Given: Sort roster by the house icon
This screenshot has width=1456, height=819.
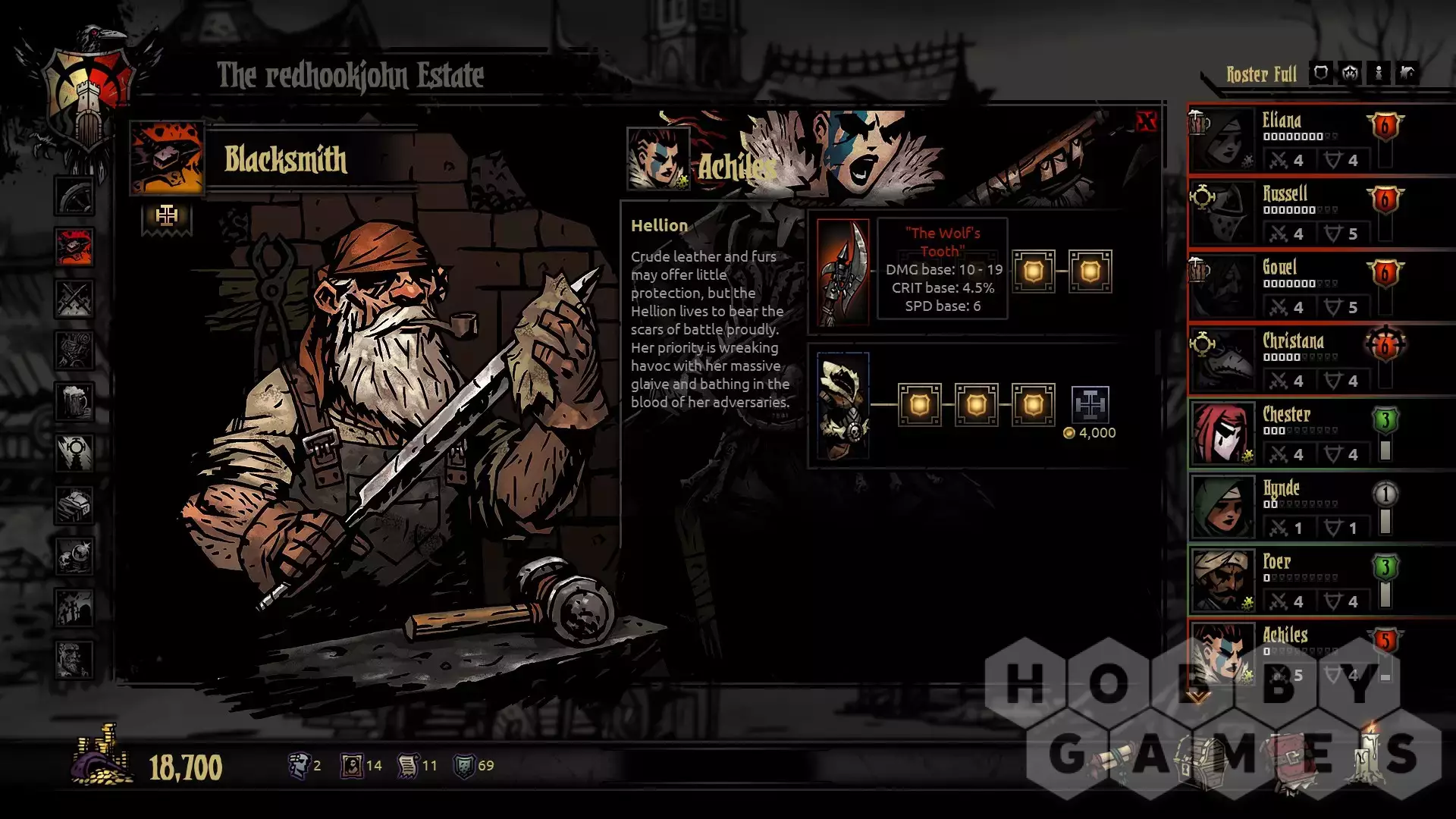Looking at the screenshot, I should [x=1407, y=74].
